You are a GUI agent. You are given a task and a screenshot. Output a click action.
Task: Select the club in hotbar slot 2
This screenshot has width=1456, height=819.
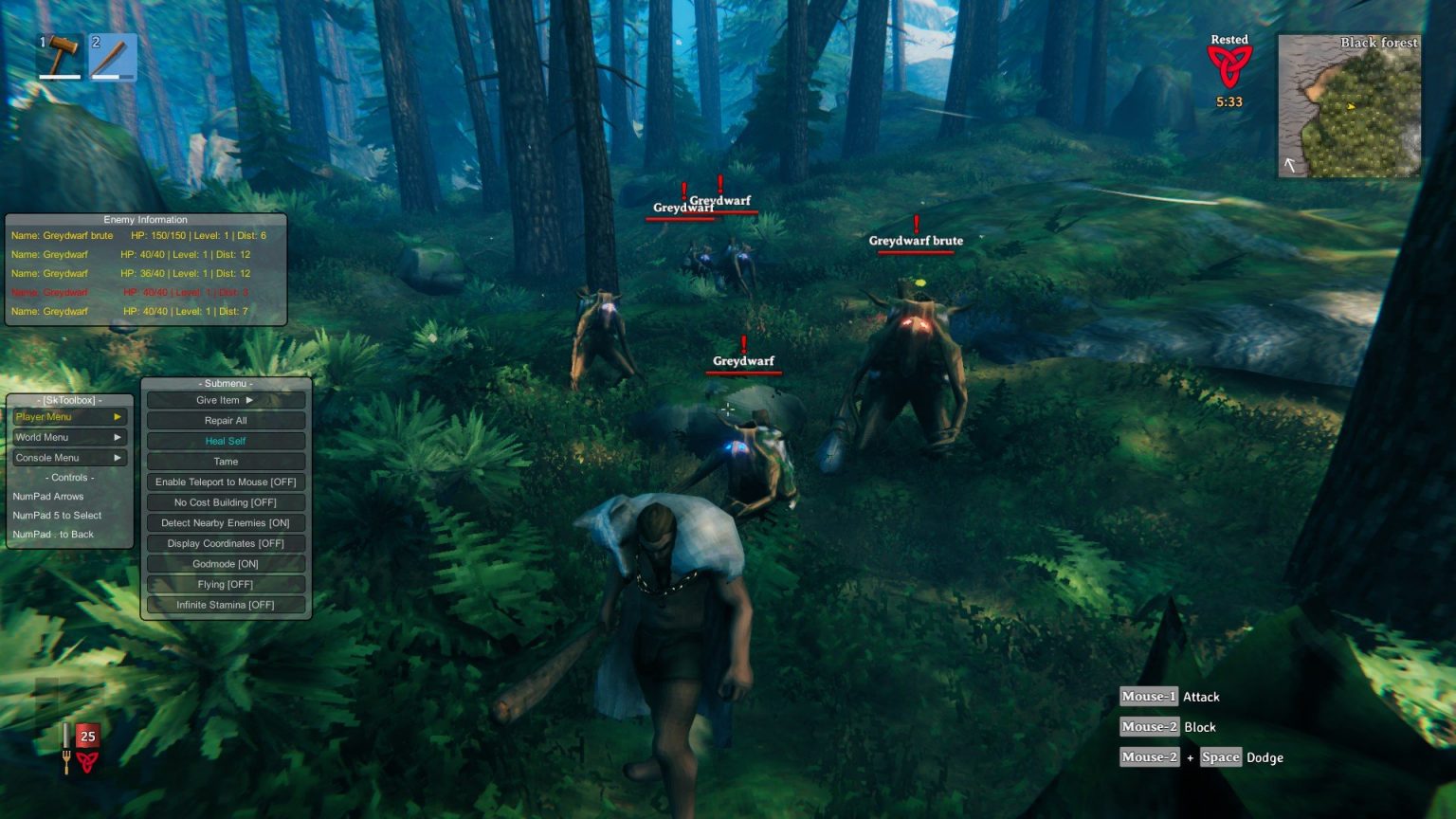(114, 57)
